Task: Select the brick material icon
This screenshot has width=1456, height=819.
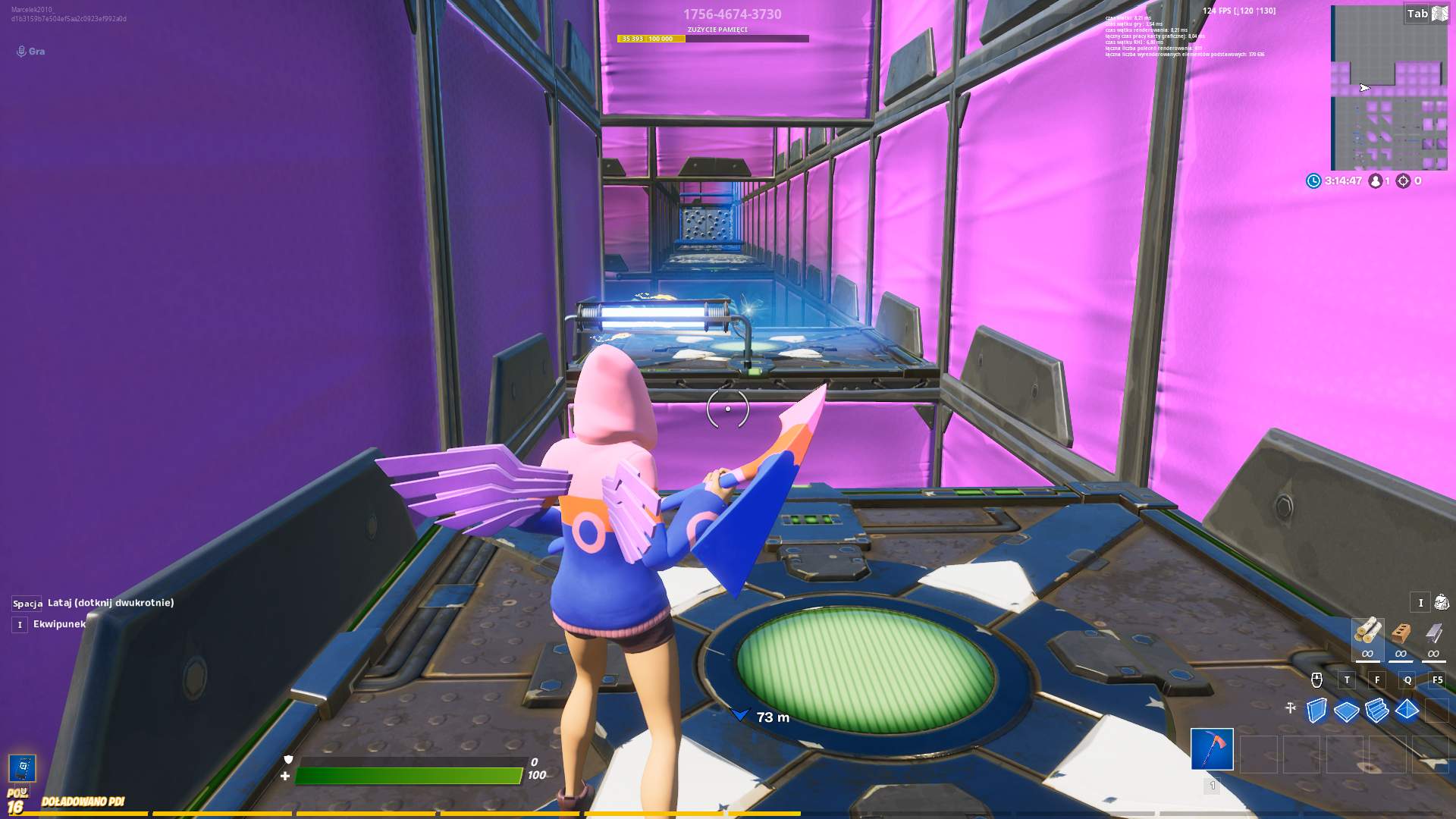Action: [x=1401, y=631]
